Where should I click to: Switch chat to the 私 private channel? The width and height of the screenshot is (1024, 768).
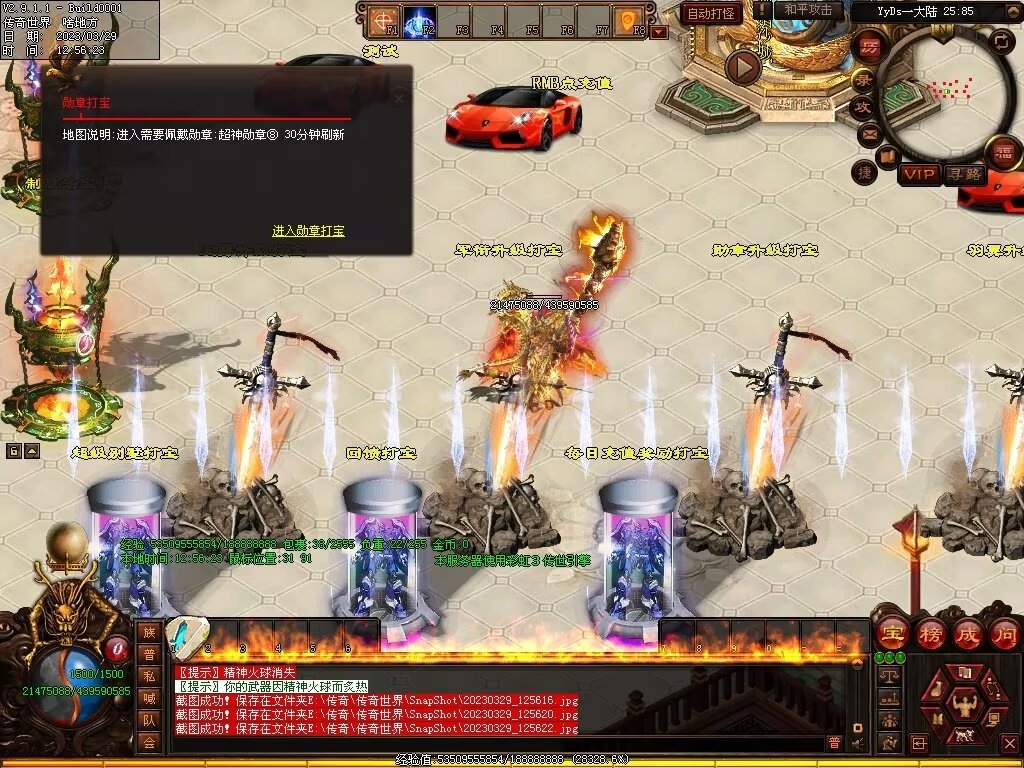click(x=149, y=676)
